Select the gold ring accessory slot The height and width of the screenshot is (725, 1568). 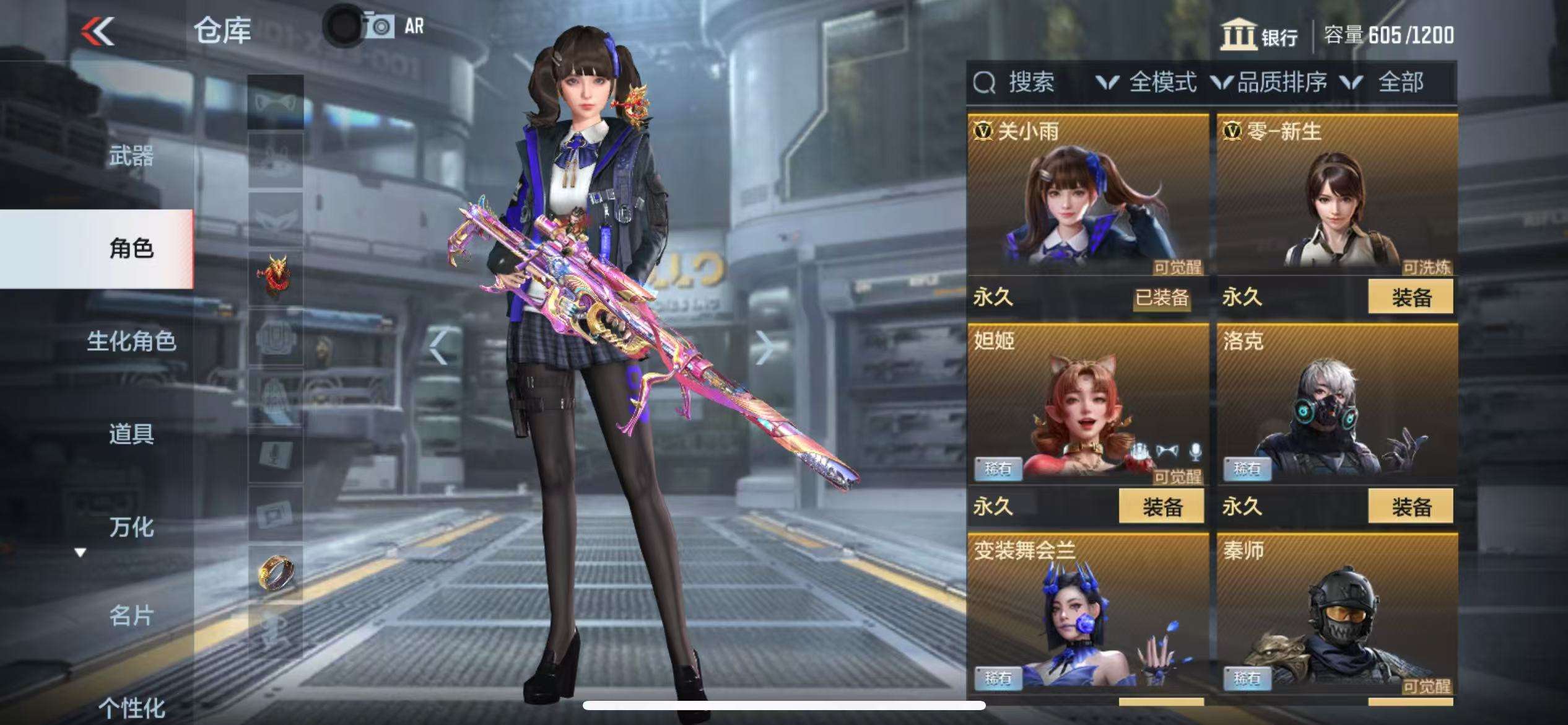click(x=276, y=573)
